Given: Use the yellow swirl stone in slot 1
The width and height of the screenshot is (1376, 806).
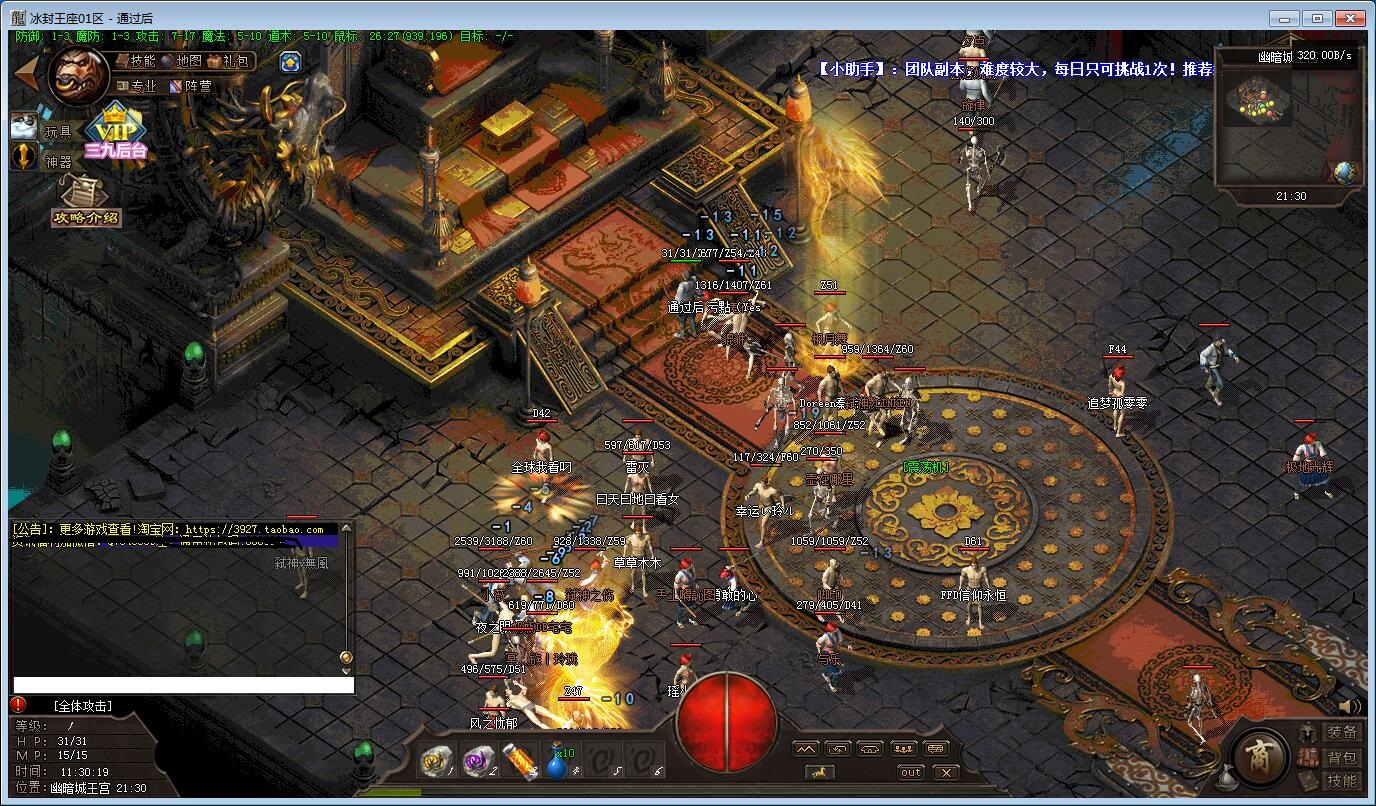Looking at the screenshot, I should 436,761.
